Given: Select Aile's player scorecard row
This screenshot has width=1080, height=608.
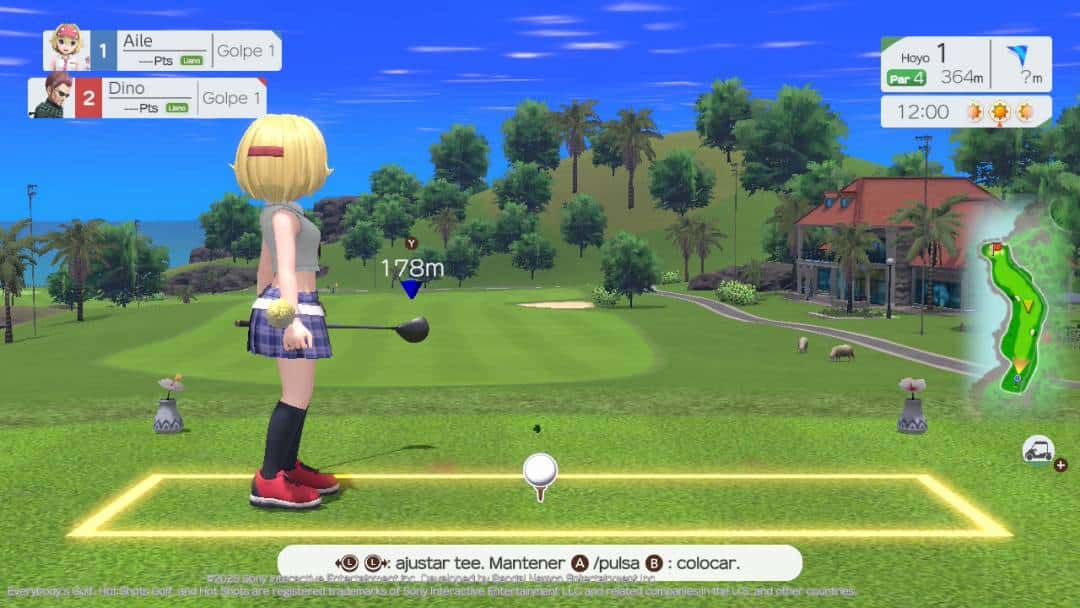Looking at the screenshot, I should [x=162, y=50].
